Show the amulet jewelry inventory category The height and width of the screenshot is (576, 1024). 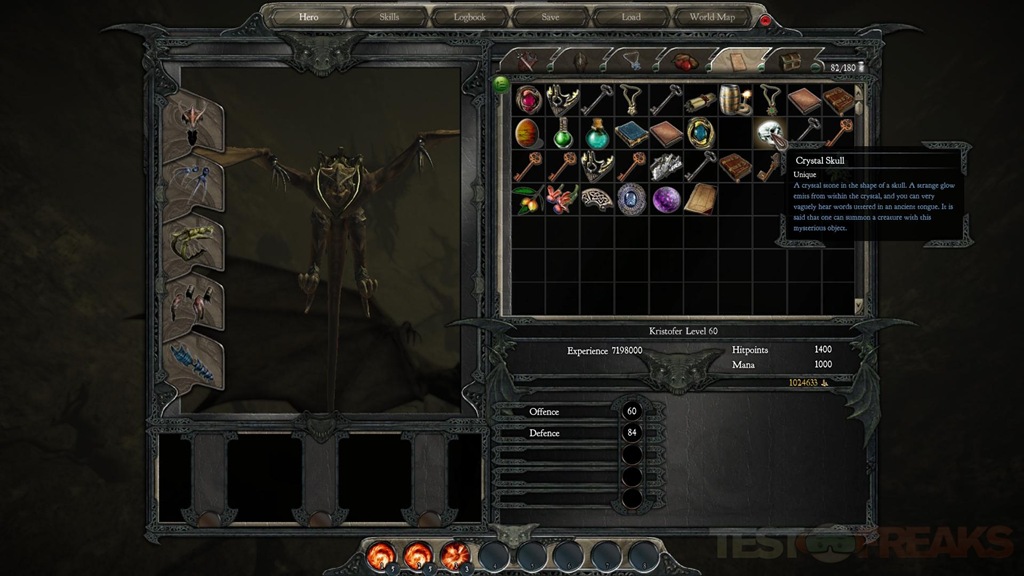pos(633,61)
